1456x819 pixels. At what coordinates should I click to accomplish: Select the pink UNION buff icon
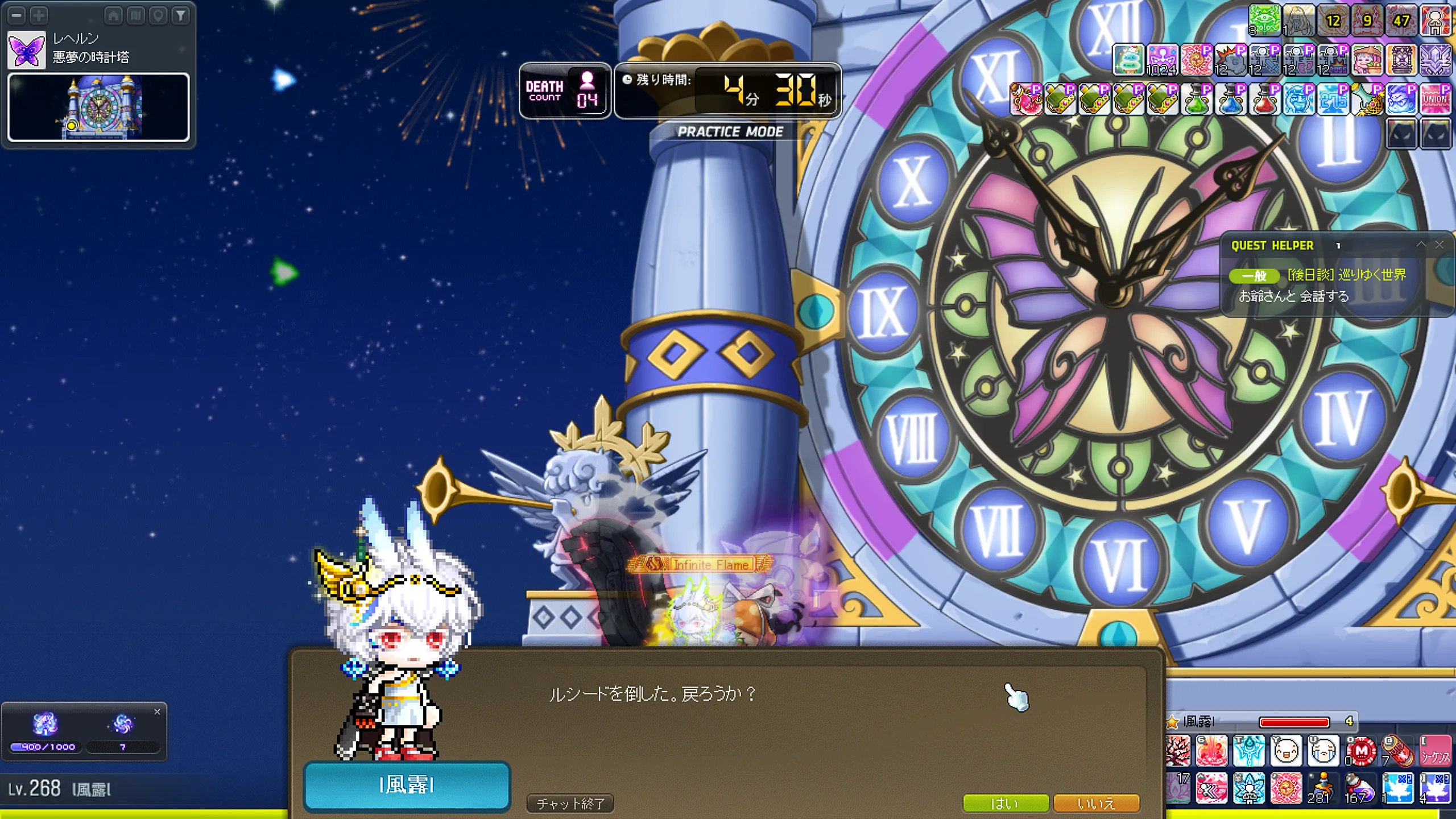[x=1435, y=99]
